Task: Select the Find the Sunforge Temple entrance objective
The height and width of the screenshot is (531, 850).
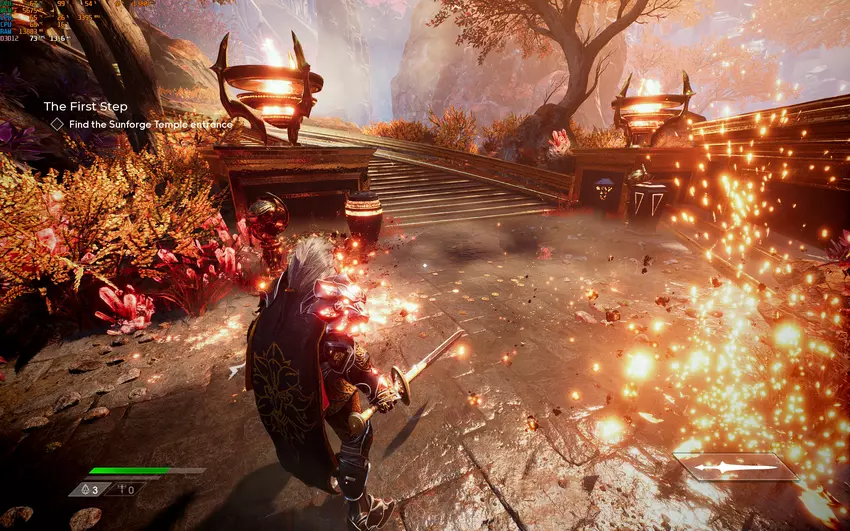Action: pos(150,124)
